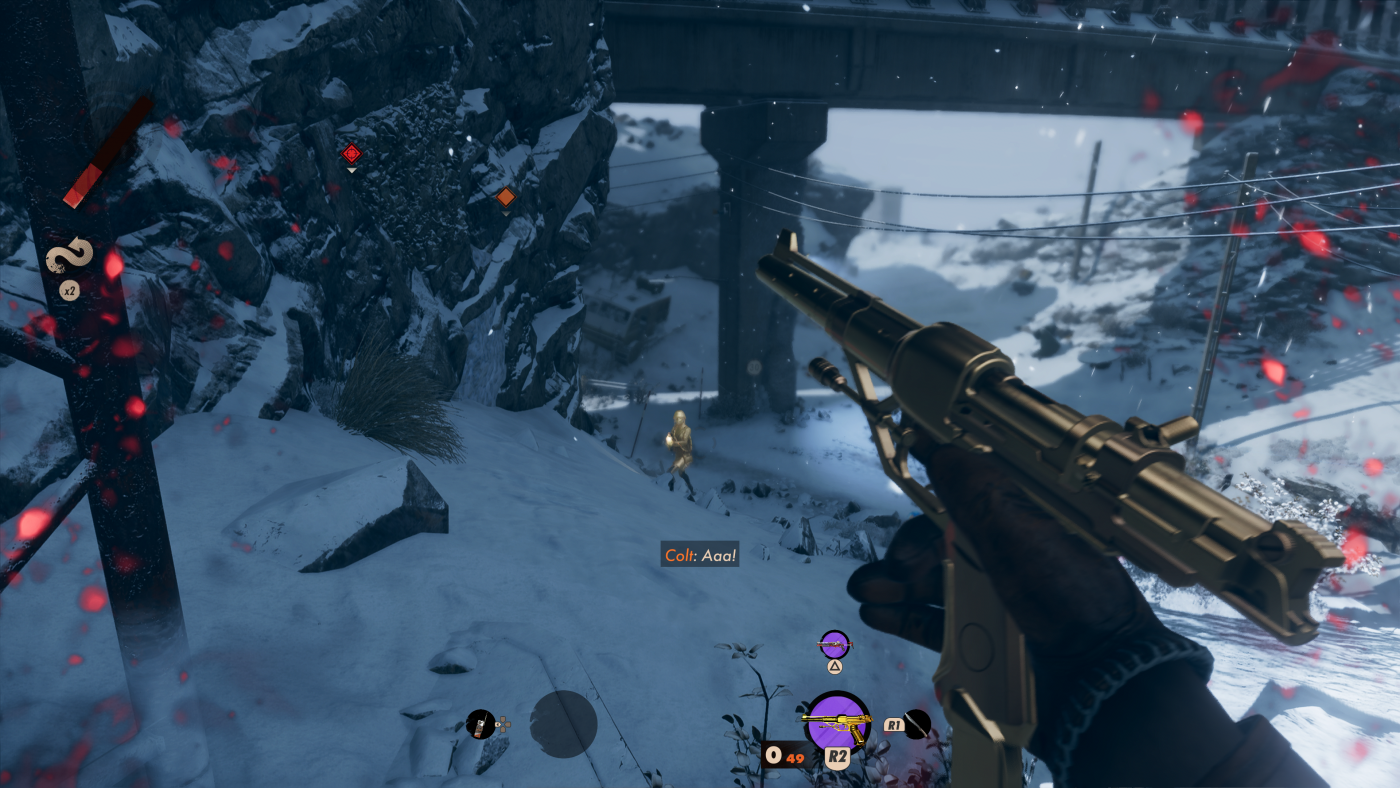1400x788 pixels.
Task: Click the empty gray circular slot
Action: (x=563, y=723)
